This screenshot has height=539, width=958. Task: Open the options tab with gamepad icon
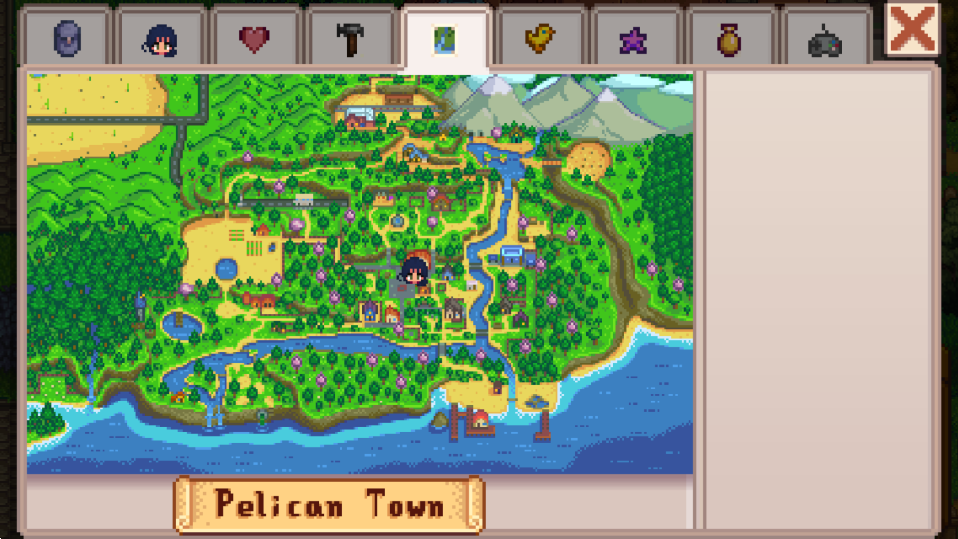pos(824,38)
